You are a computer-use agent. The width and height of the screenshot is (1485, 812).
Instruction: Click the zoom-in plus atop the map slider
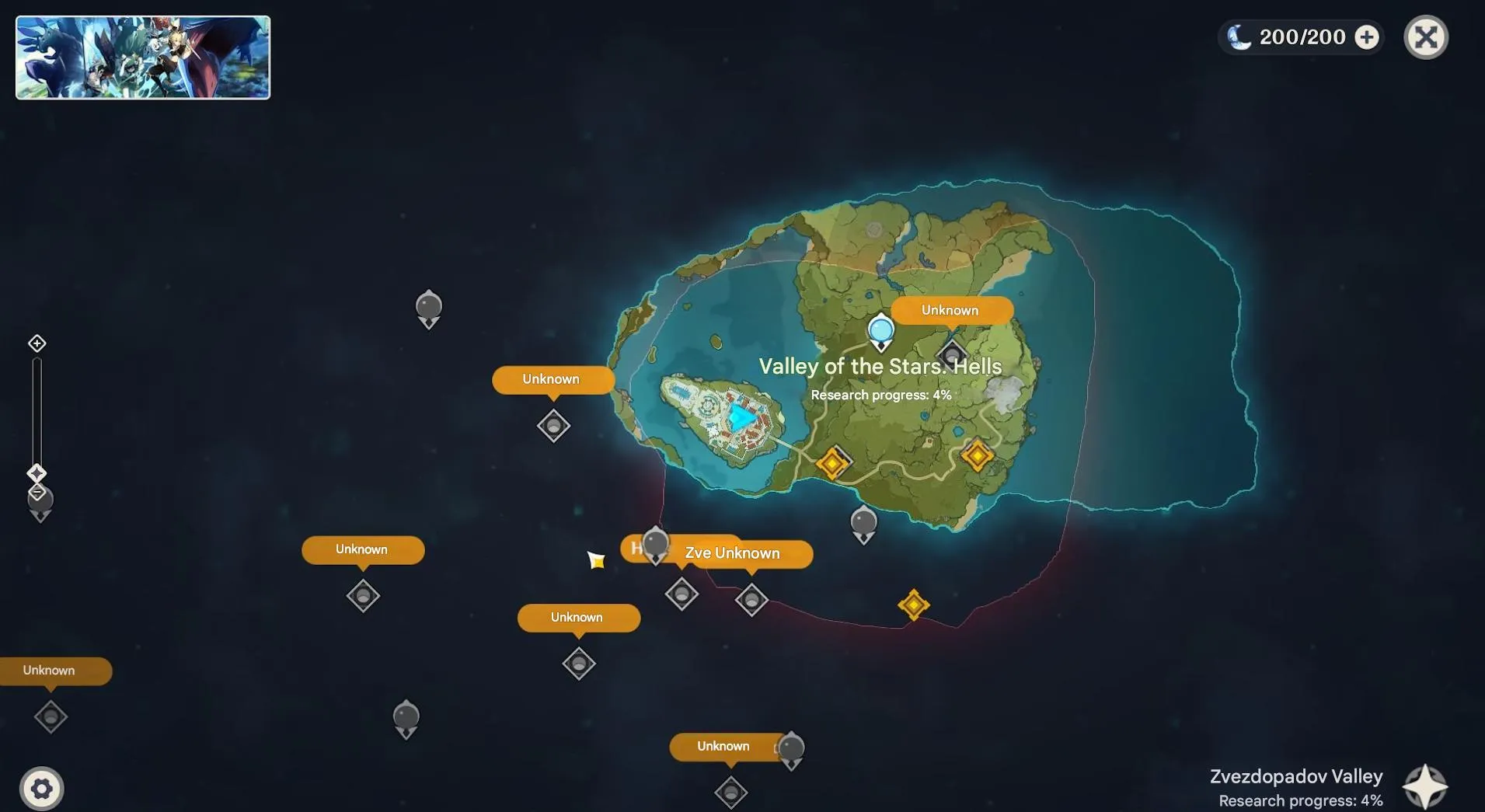37,343
